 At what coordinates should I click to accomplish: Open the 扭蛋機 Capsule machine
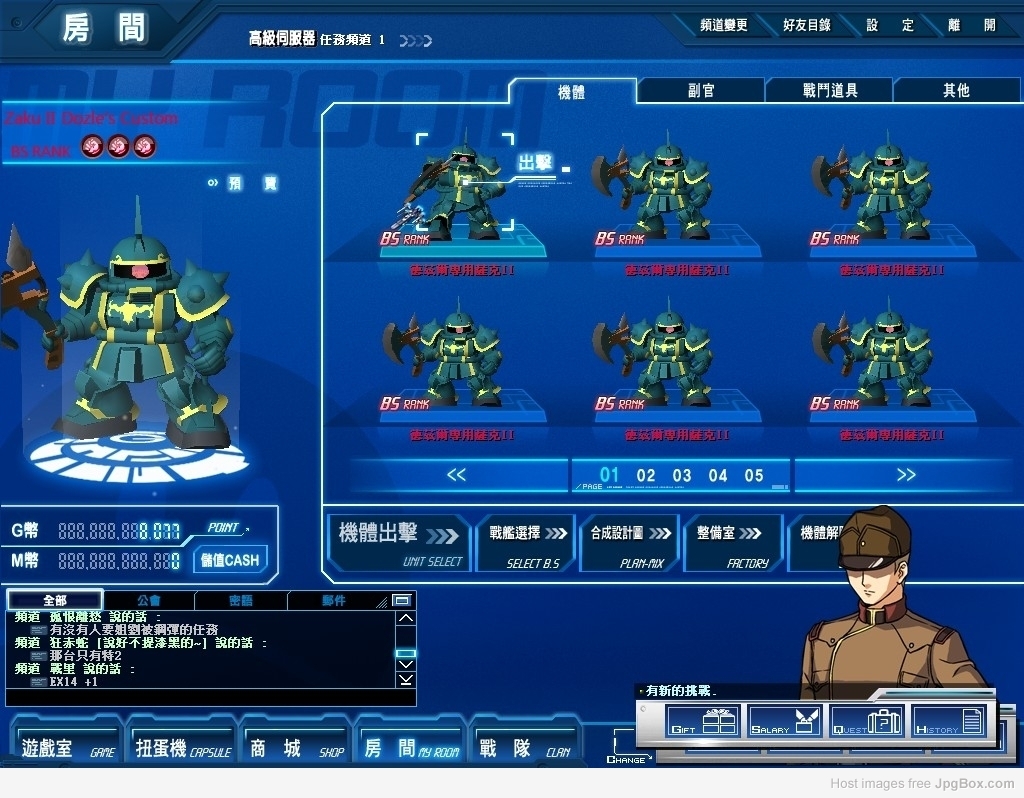pyautogui.click(x=182, y=748)
